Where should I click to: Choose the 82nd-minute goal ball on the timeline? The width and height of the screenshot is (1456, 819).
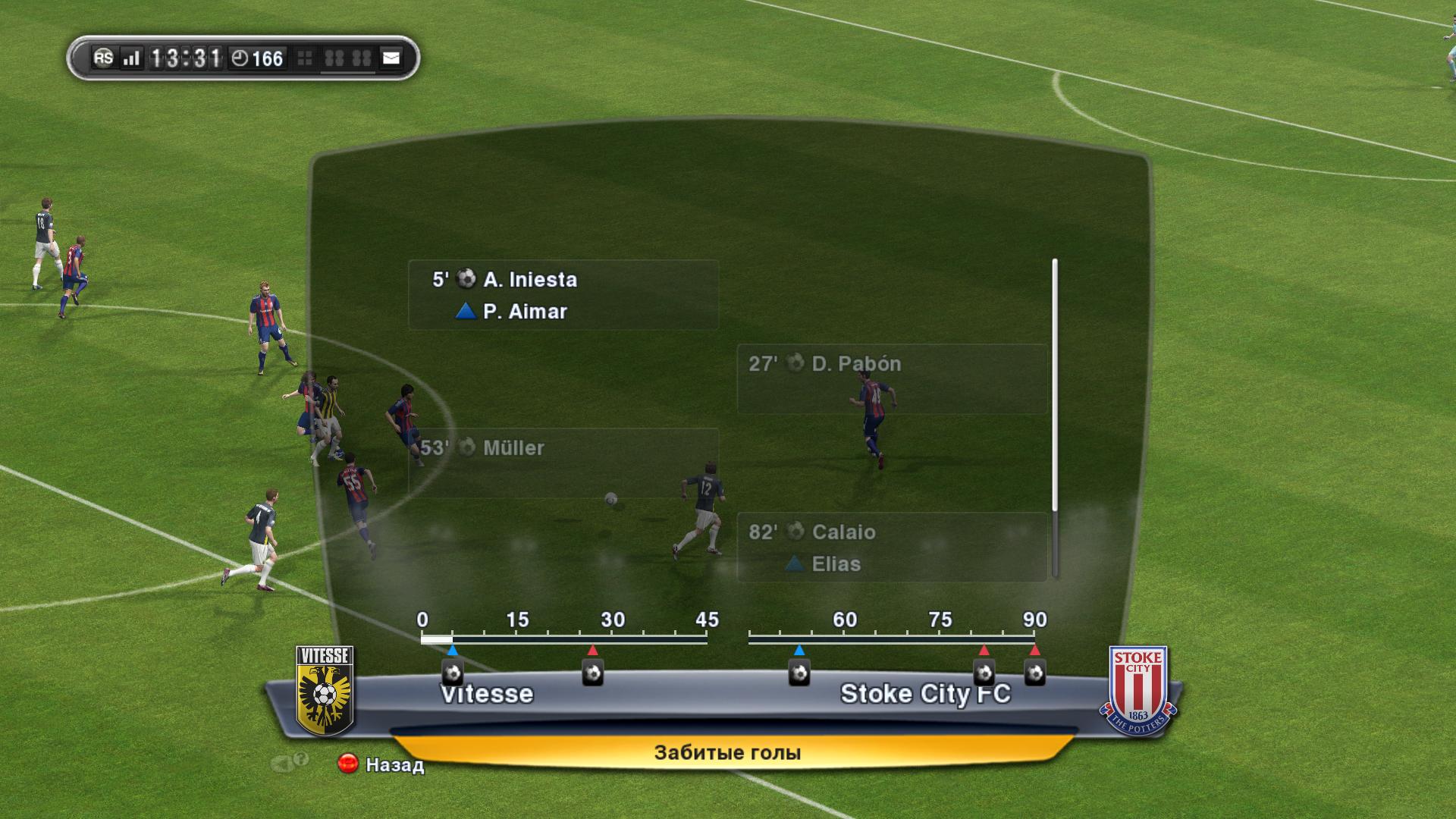click(x=984, y=672)
